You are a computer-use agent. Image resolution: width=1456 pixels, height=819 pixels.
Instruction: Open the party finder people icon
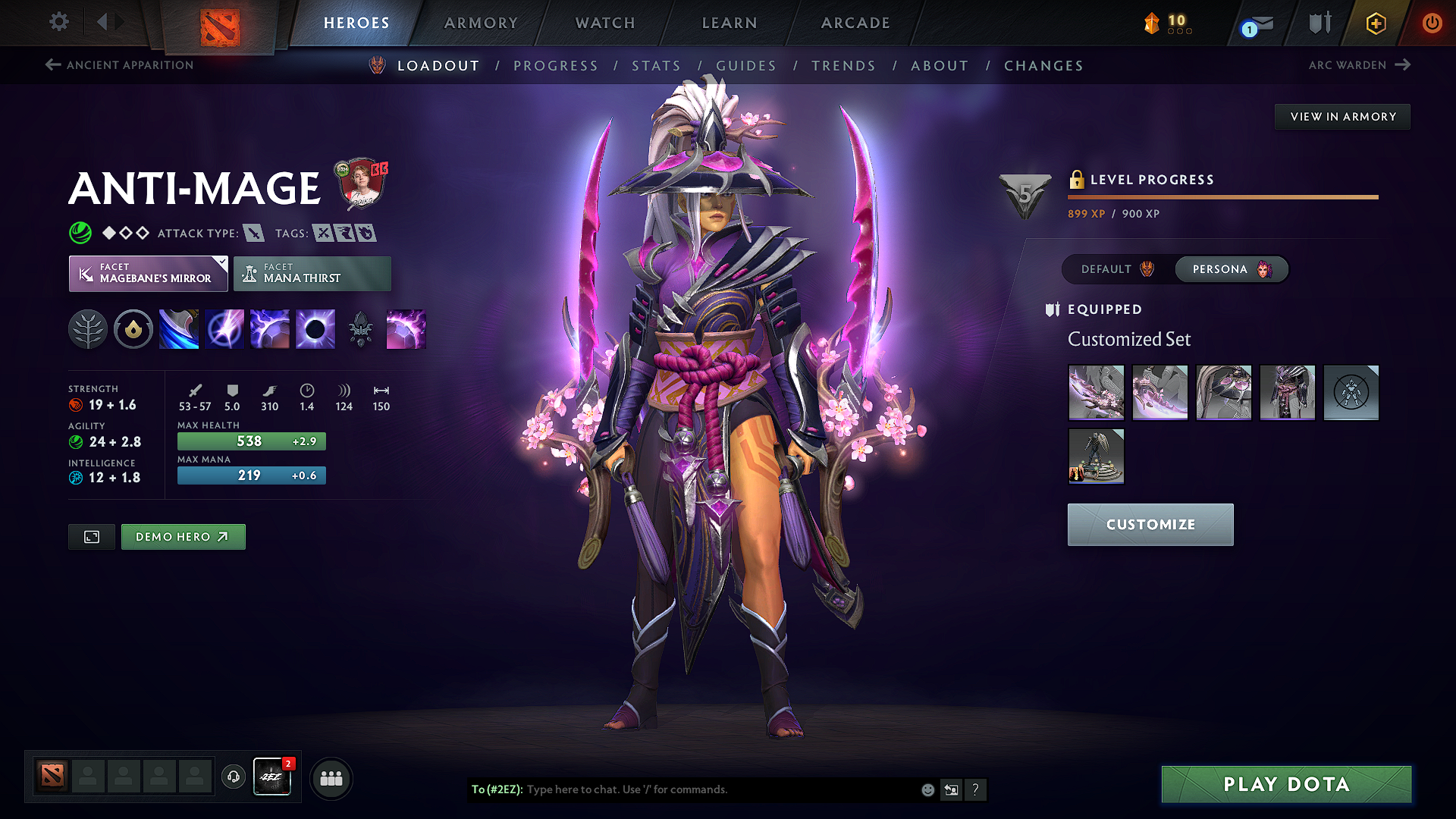[x=331, y=777]
